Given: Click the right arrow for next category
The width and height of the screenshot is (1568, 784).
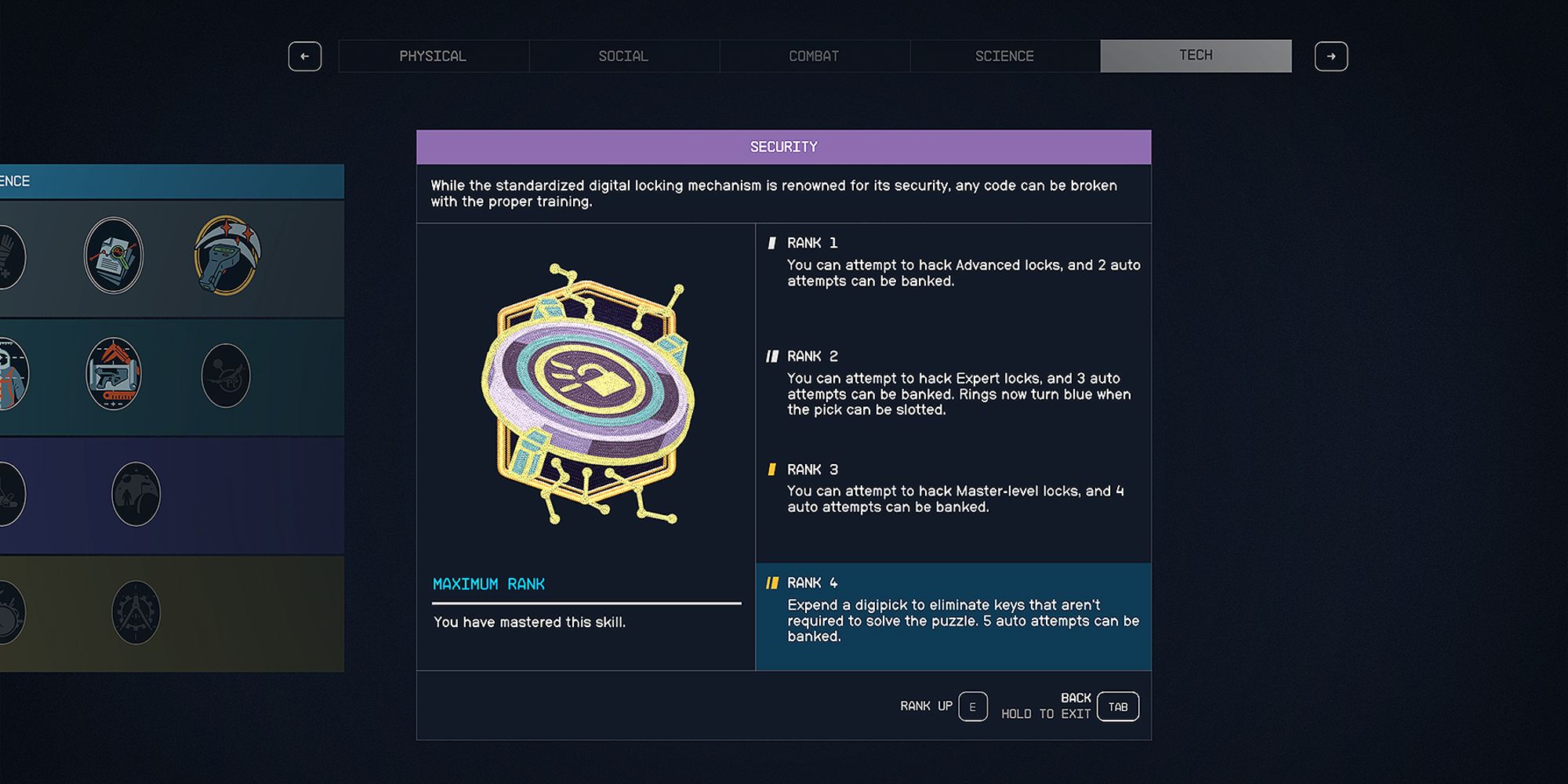Looking at the screenshot, I should 1331,56.
